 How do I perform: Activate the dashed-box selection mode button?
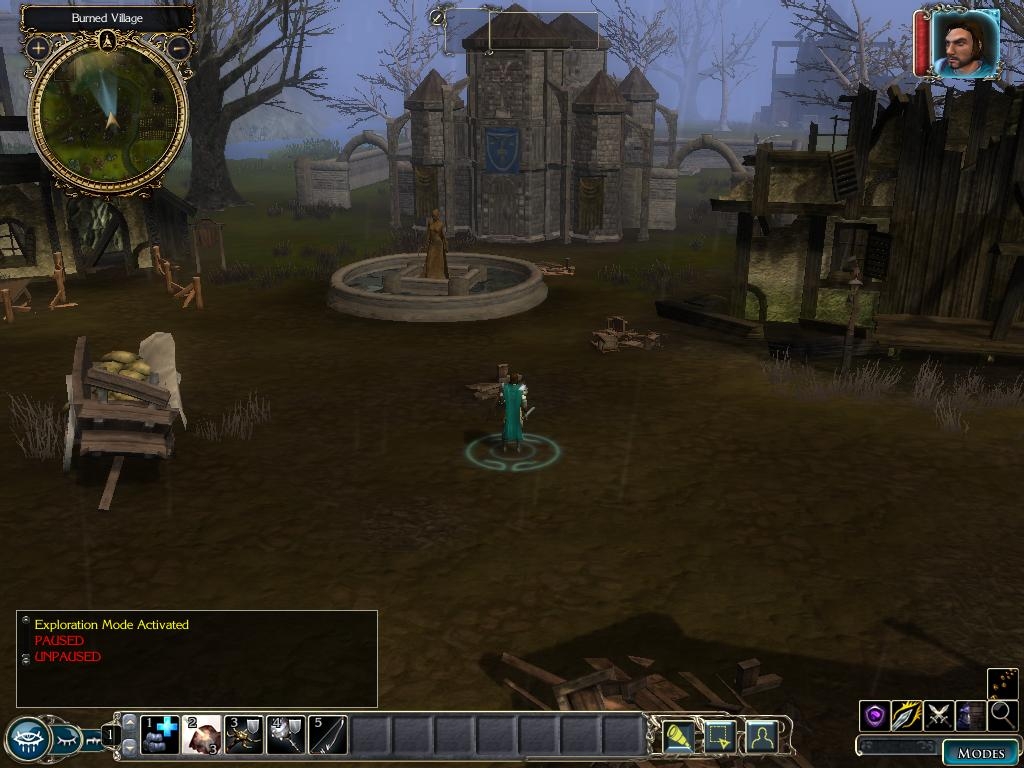pyautogui.click(x=720, y=736)
